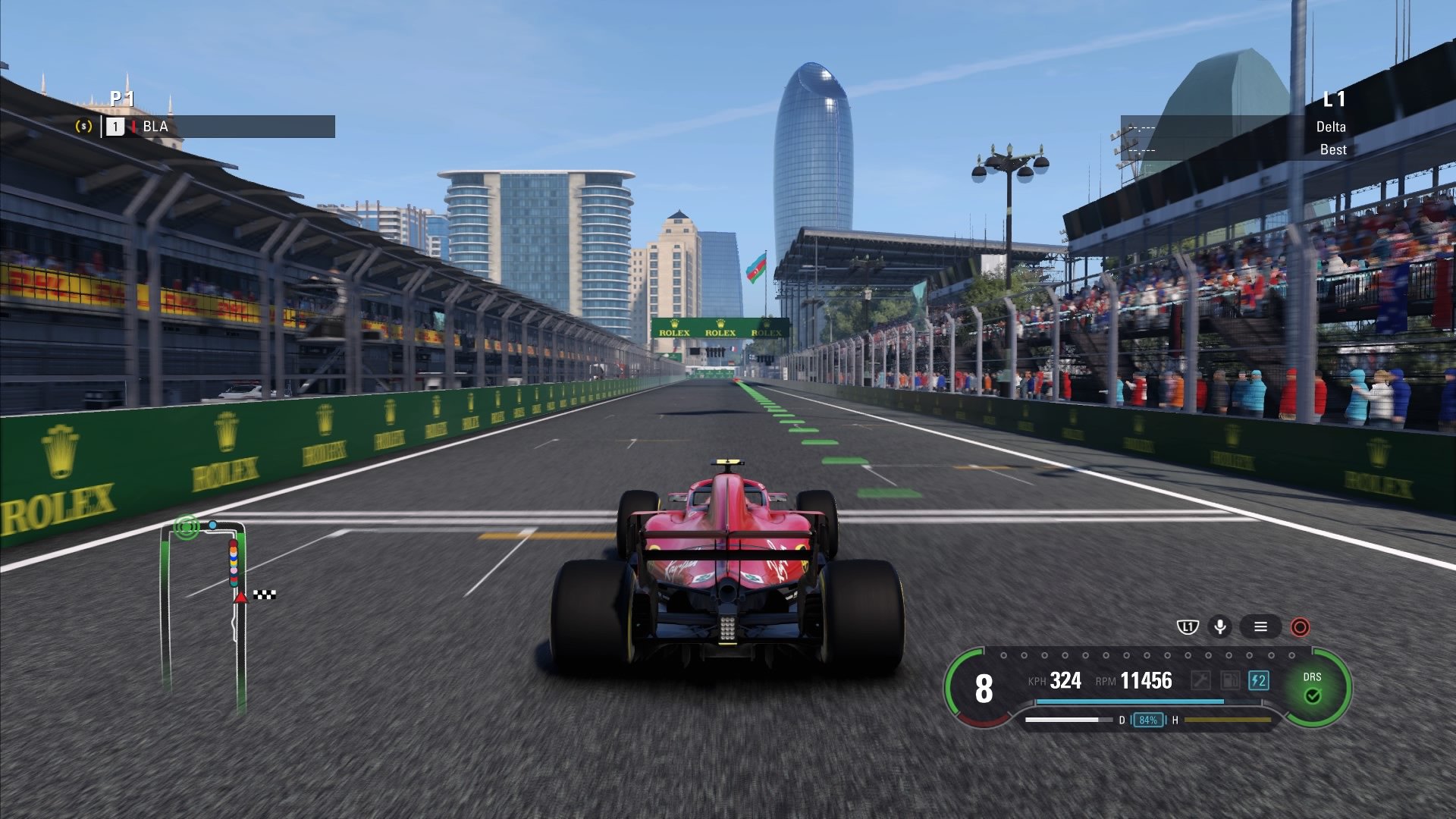Open the hamburger menu in the HUD
The width and height of the screenshot is (1456, 819).
coord(1261,627)
